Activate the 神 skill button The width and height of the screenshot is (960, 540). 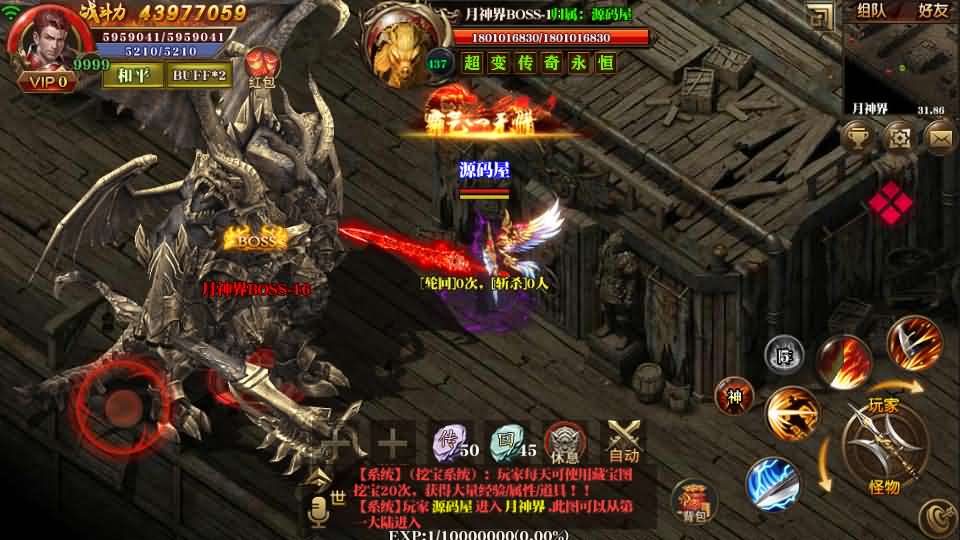[x=735, y=396]
